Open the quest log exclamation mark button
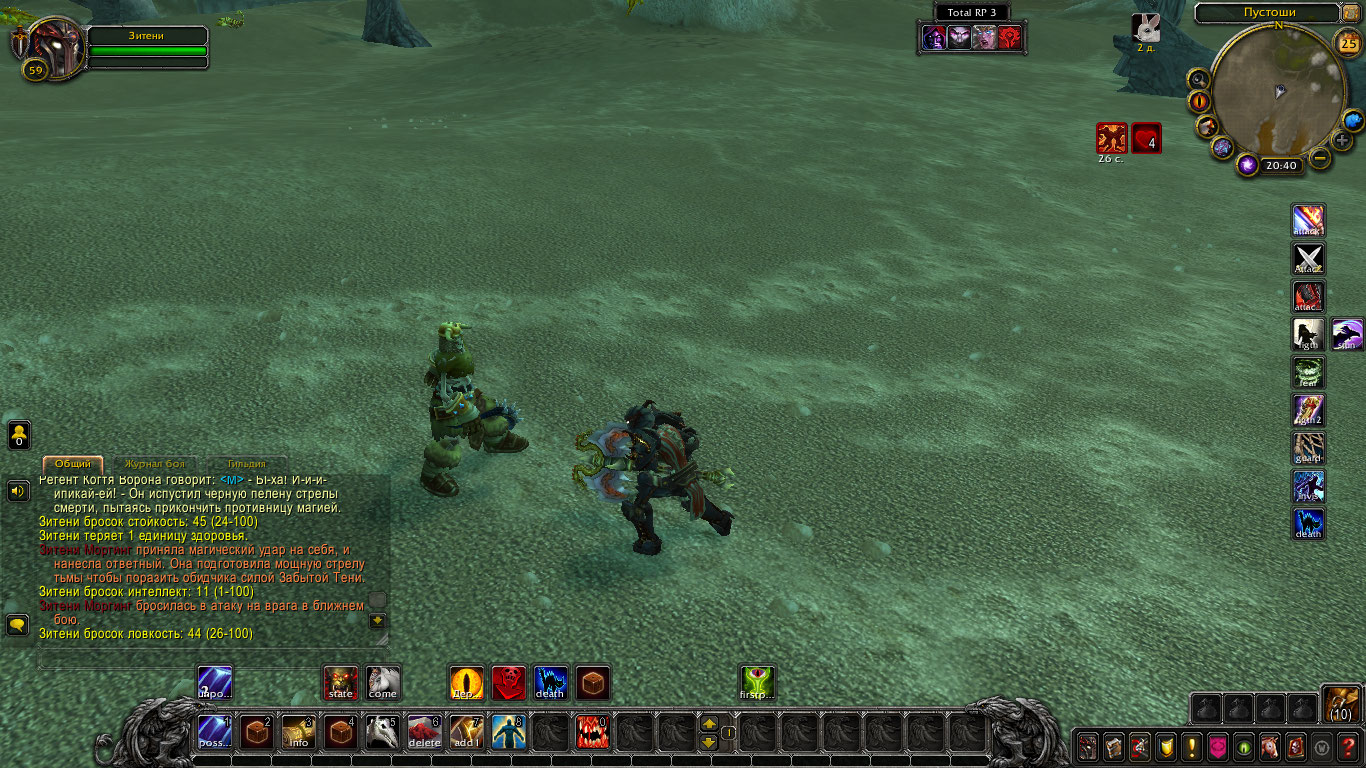Image resolution: width=1366 pixels, height=768 pixels. 1192,747
